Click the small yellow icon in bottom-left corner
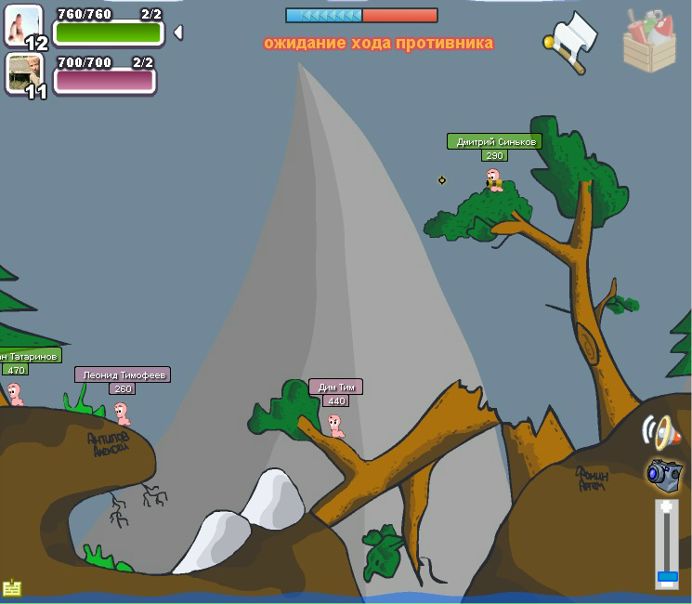This screenshot has width=692, height=604. [12, 588]
